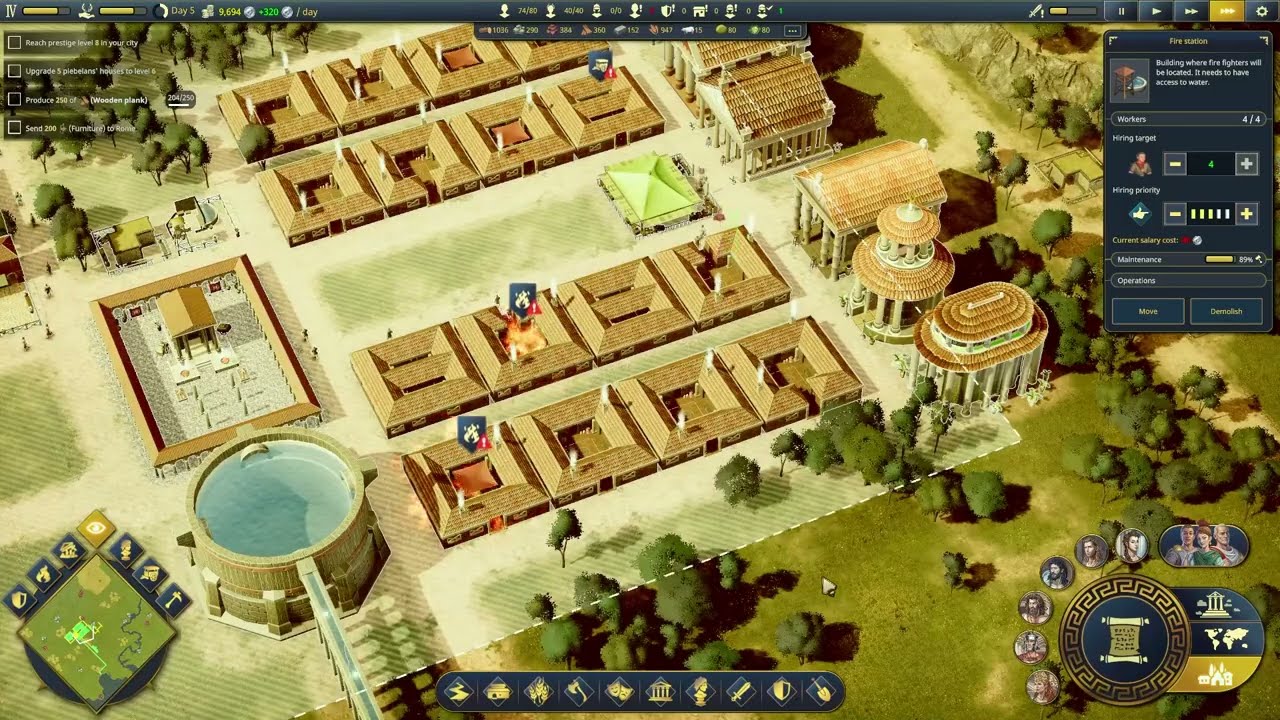Increase the fire station hiring target

(1246, 164)
